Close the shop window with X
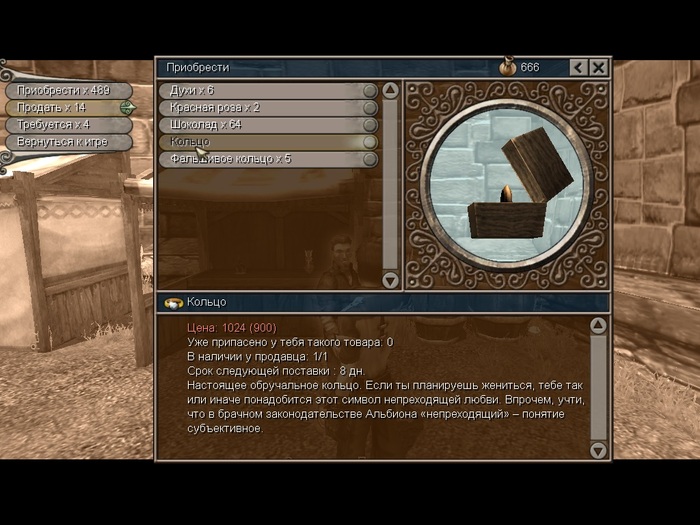The width and height of the screenshot is (700, 525). (x=598, y=68)
